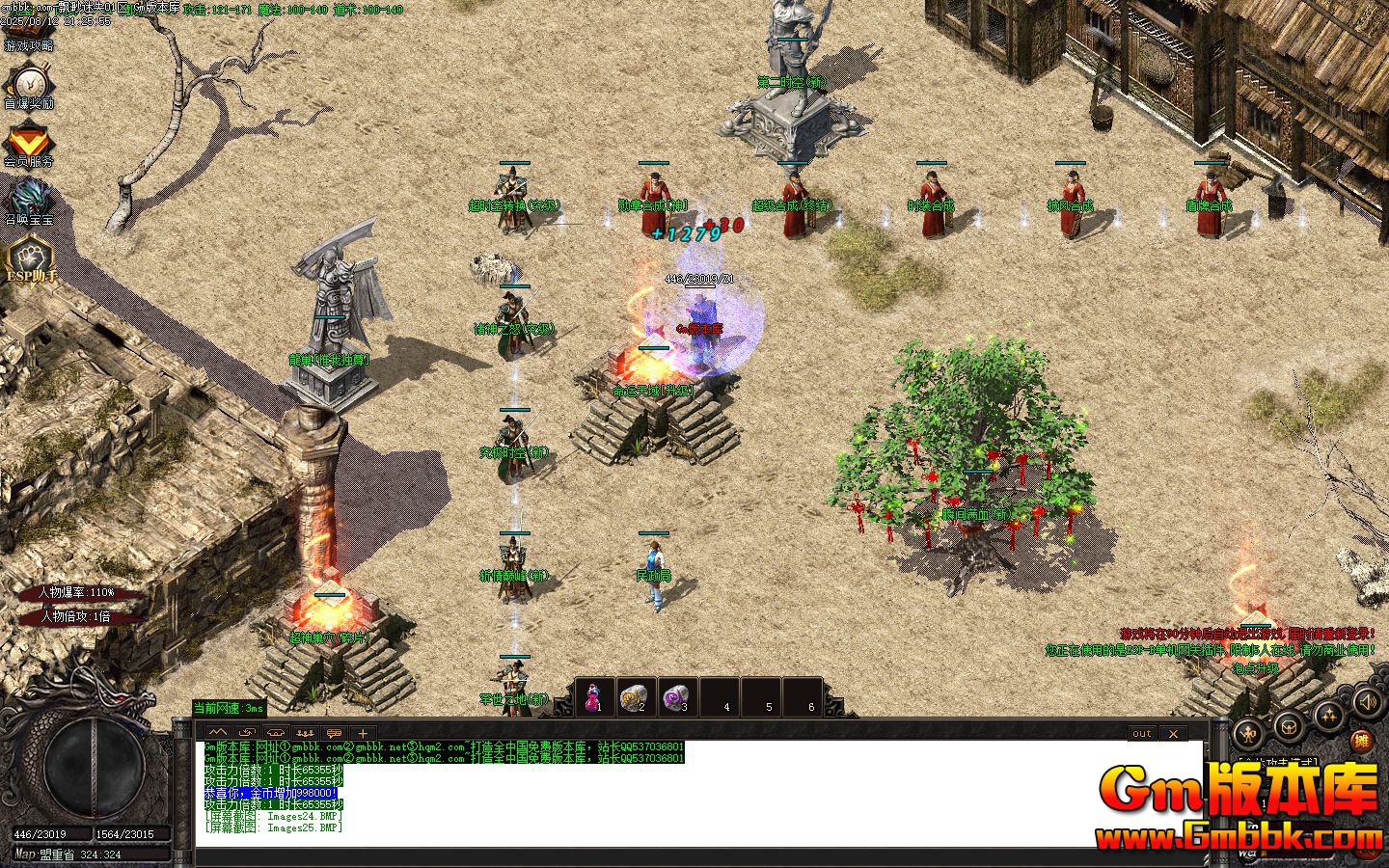
Task: Click the chat bubble message icon
Action: point(334,733)
